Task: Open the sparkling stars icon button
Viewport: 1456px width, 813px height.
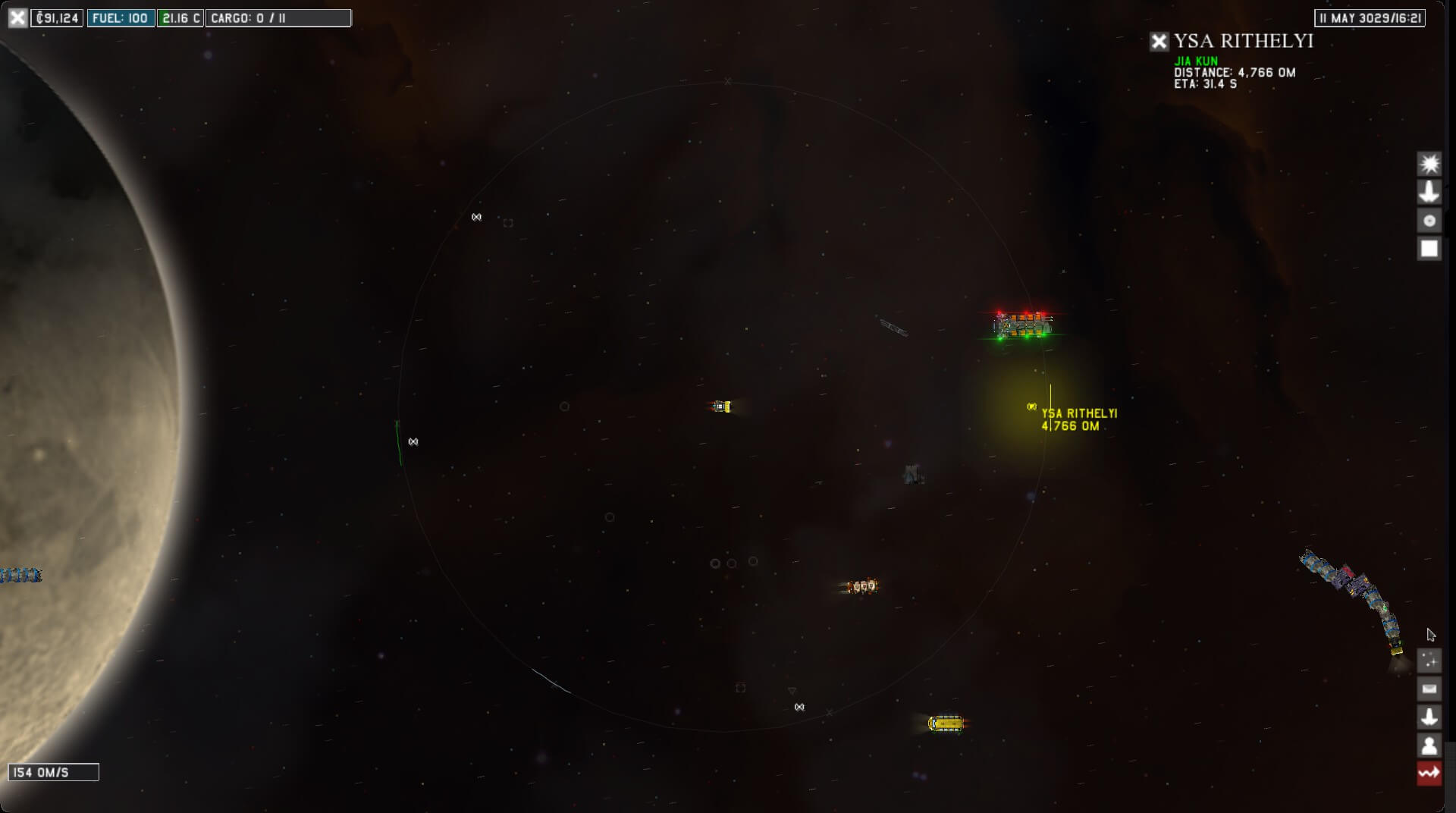Action: 1429,661
